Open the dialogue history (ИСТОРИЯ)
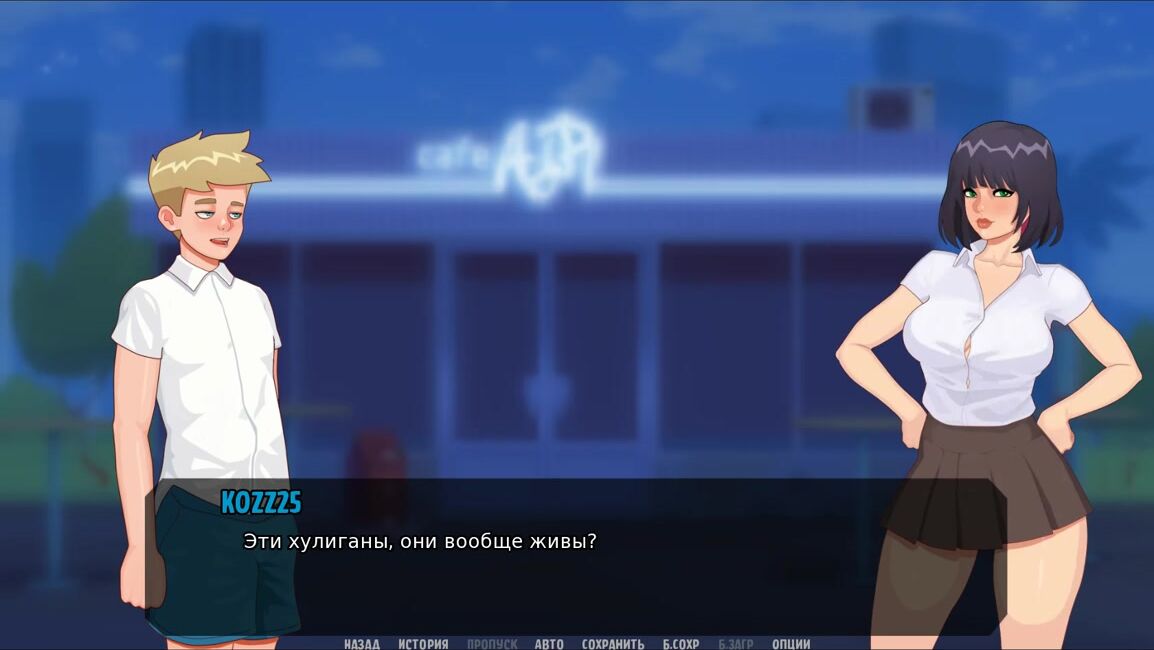 click(x=423, y=644)
